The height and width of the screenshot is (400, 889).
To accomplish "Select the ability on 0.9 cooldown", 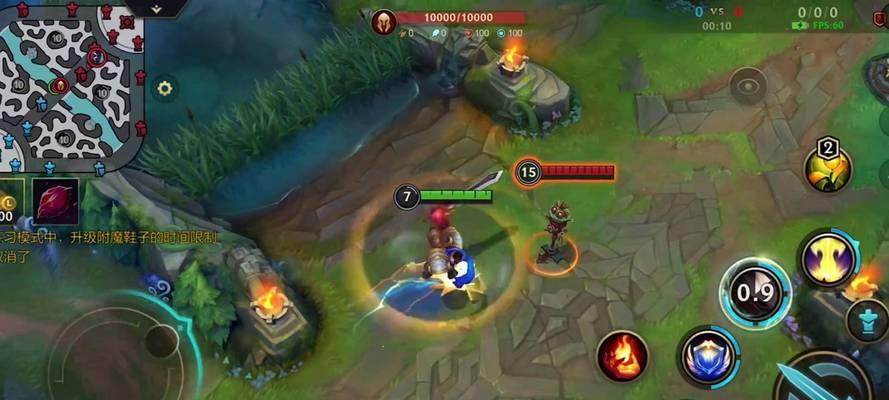I will click(x=754, y=293).
